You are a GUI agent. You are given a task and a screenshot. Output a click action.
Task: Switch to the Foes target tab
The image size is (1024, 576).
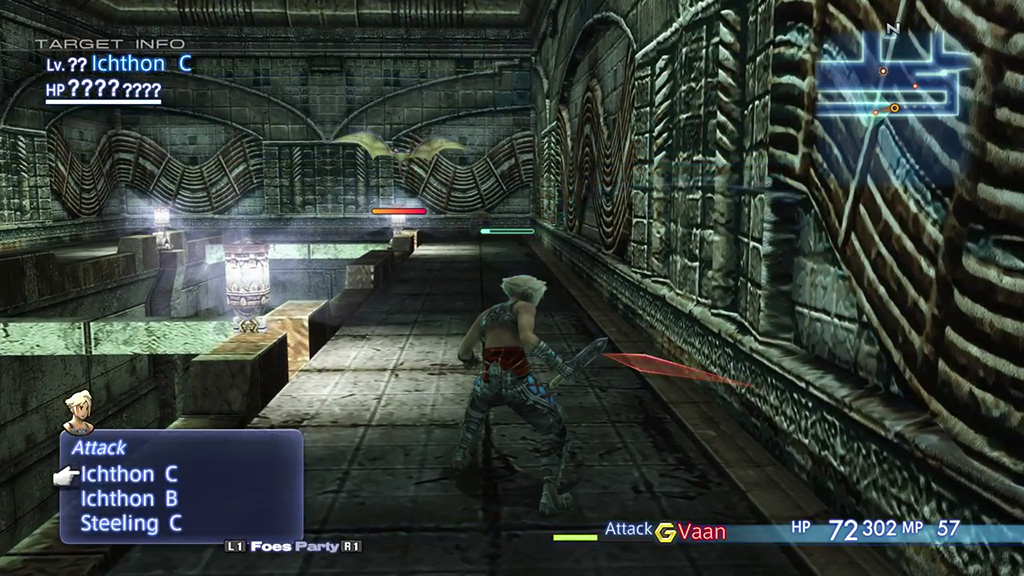(272, 547)
